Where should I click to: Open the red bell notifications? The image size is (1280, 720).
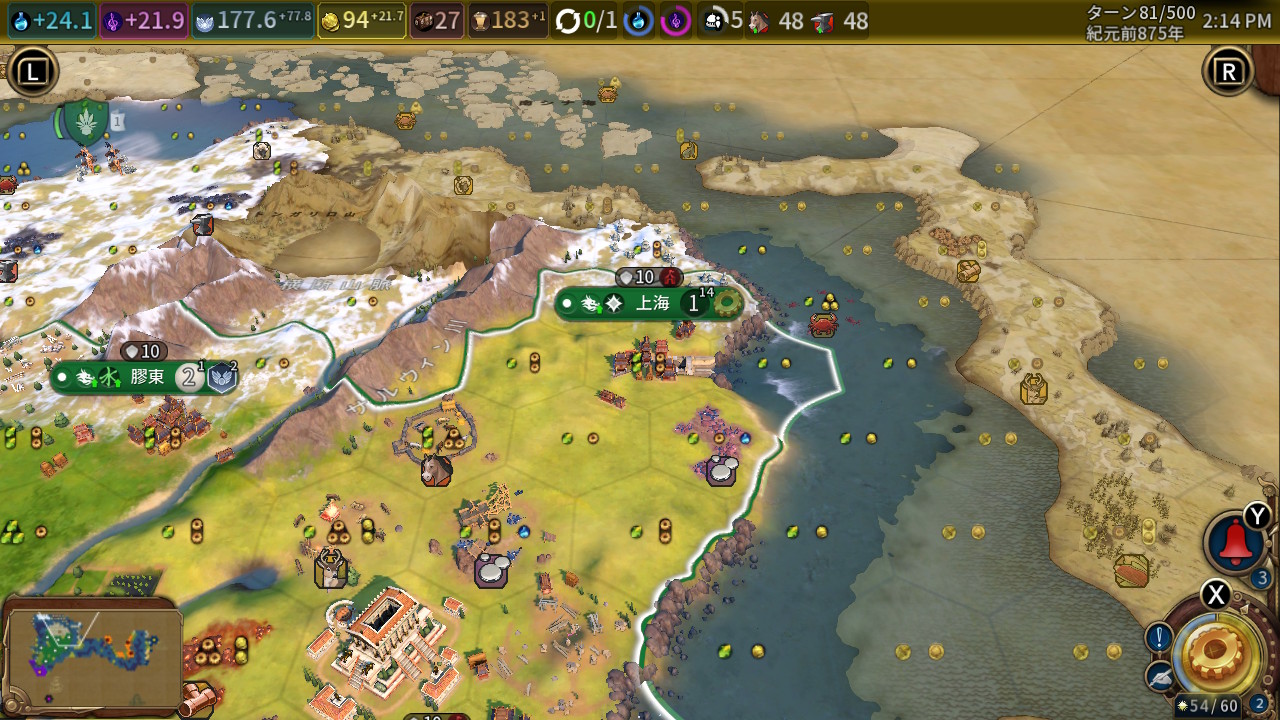click(1236, 543)
